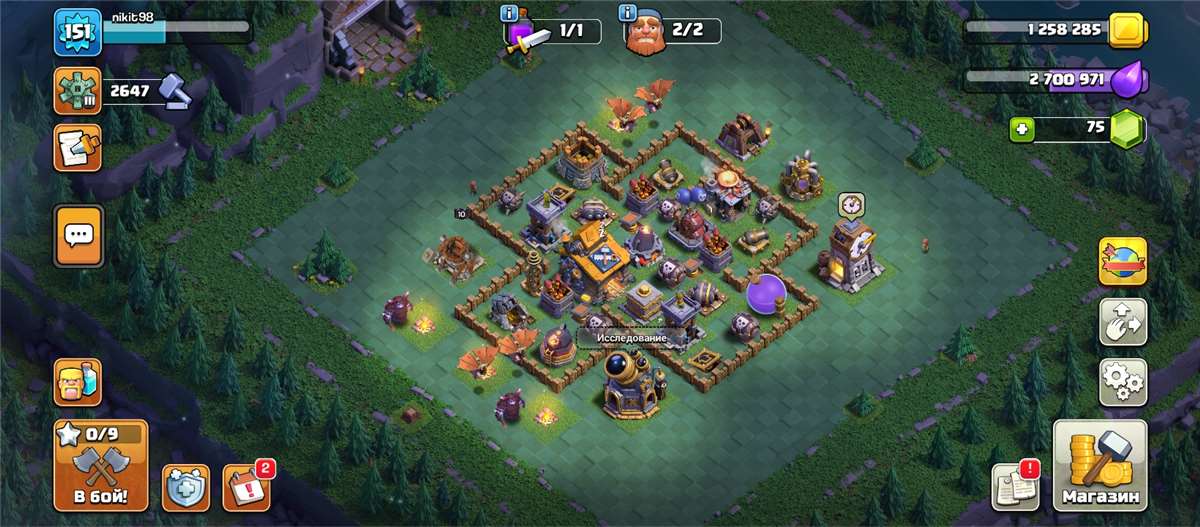1200x527 pixels.
Task: Start battle with В бой! button
Action: point(100,465)
